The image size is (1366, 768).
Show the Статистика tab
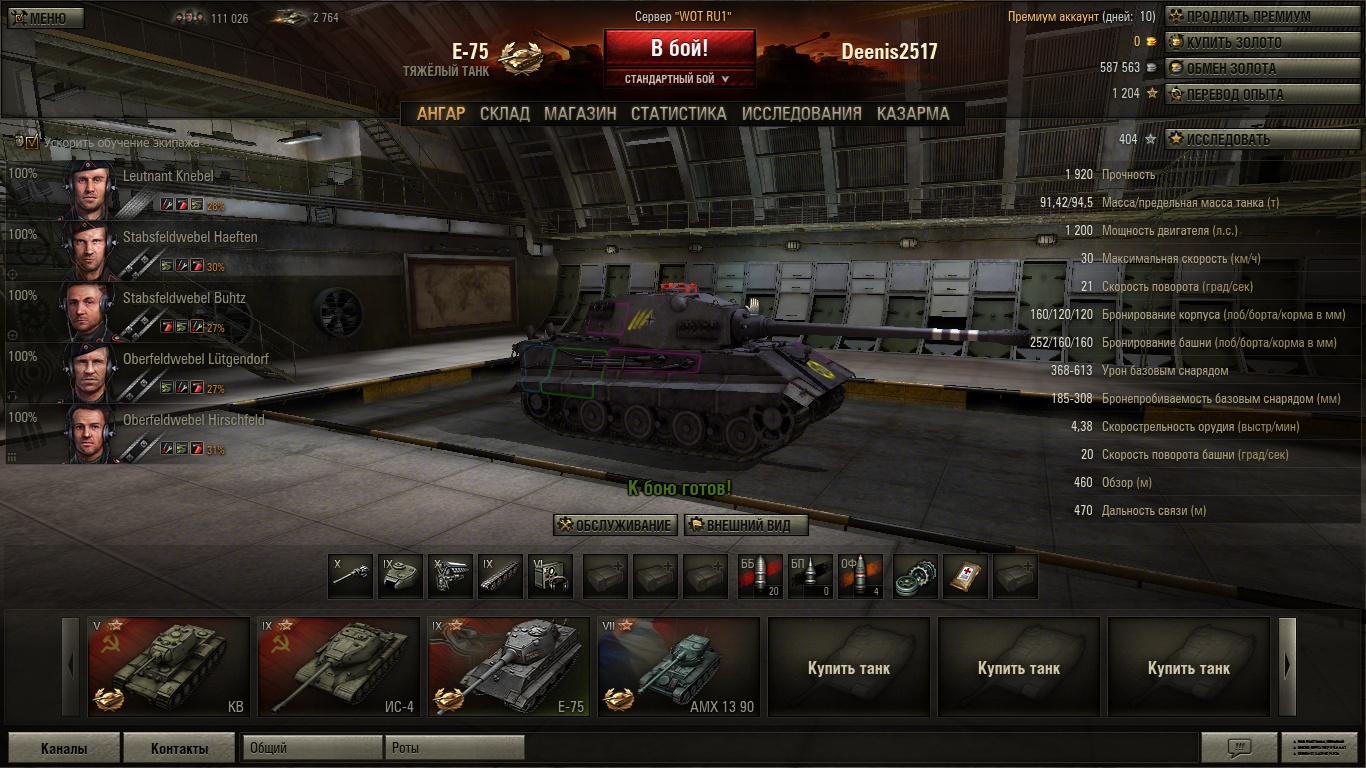[678, 114]
